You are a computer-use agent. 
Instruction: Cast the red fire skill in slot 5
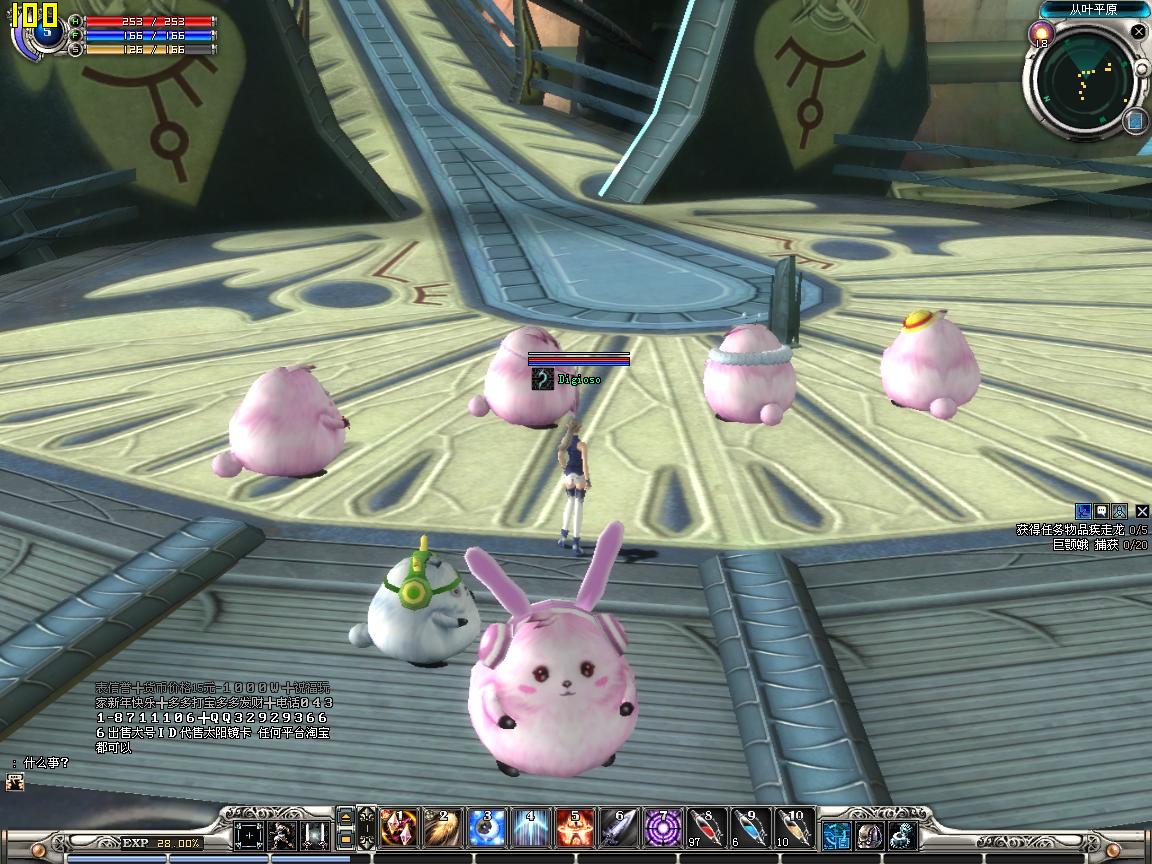point(575,828)
